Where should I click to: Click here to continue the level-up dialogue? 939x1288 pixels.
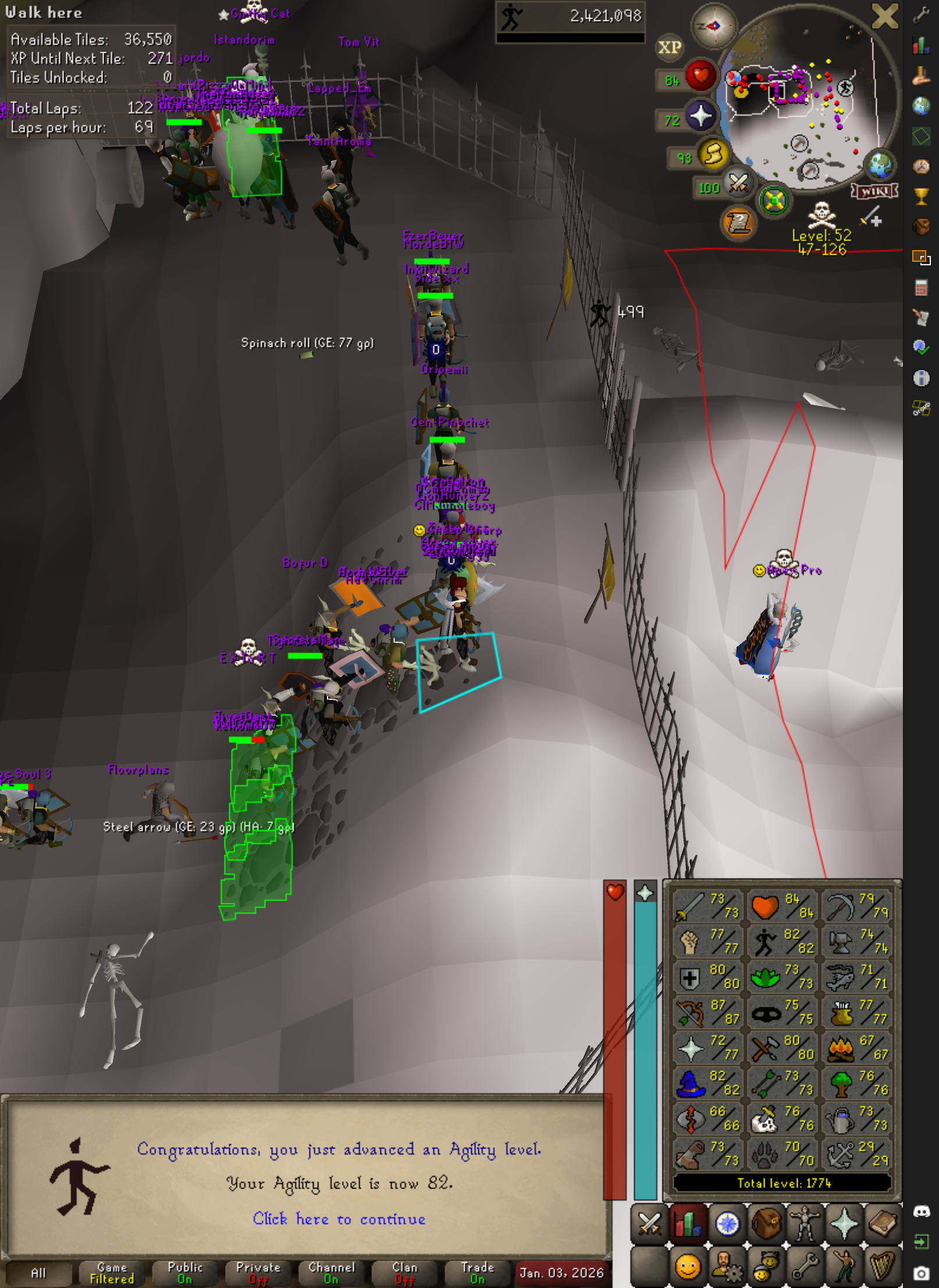point(339,1219)
